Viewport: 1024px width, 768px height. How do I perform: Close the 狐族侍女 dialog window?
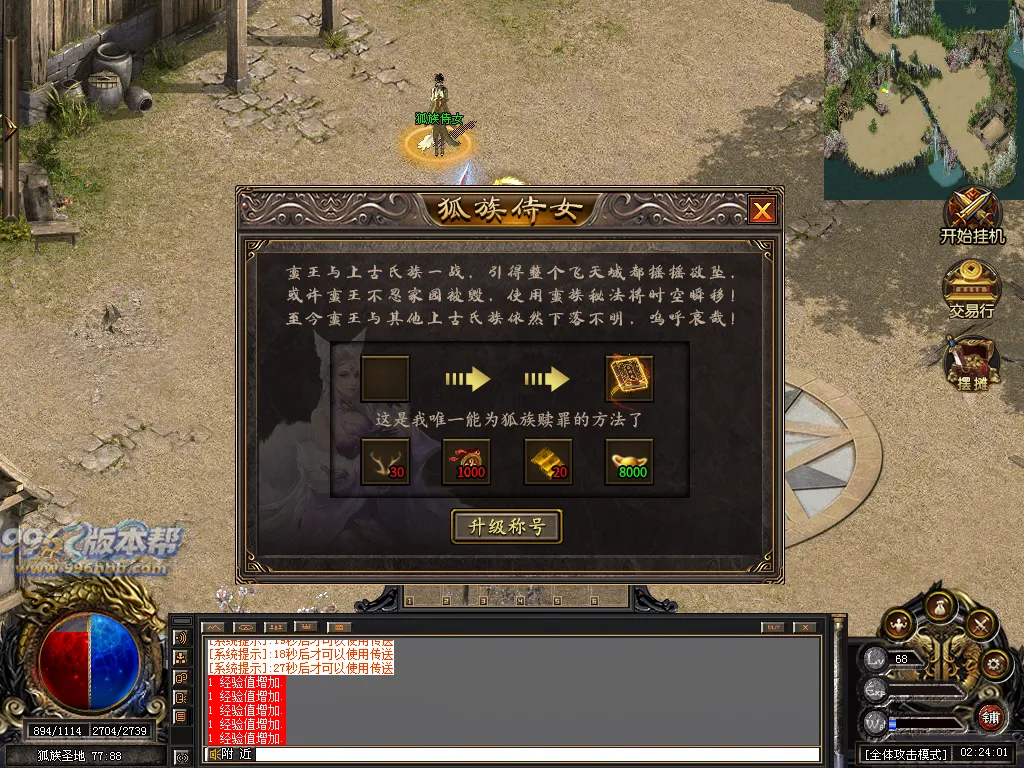[762, 210]
